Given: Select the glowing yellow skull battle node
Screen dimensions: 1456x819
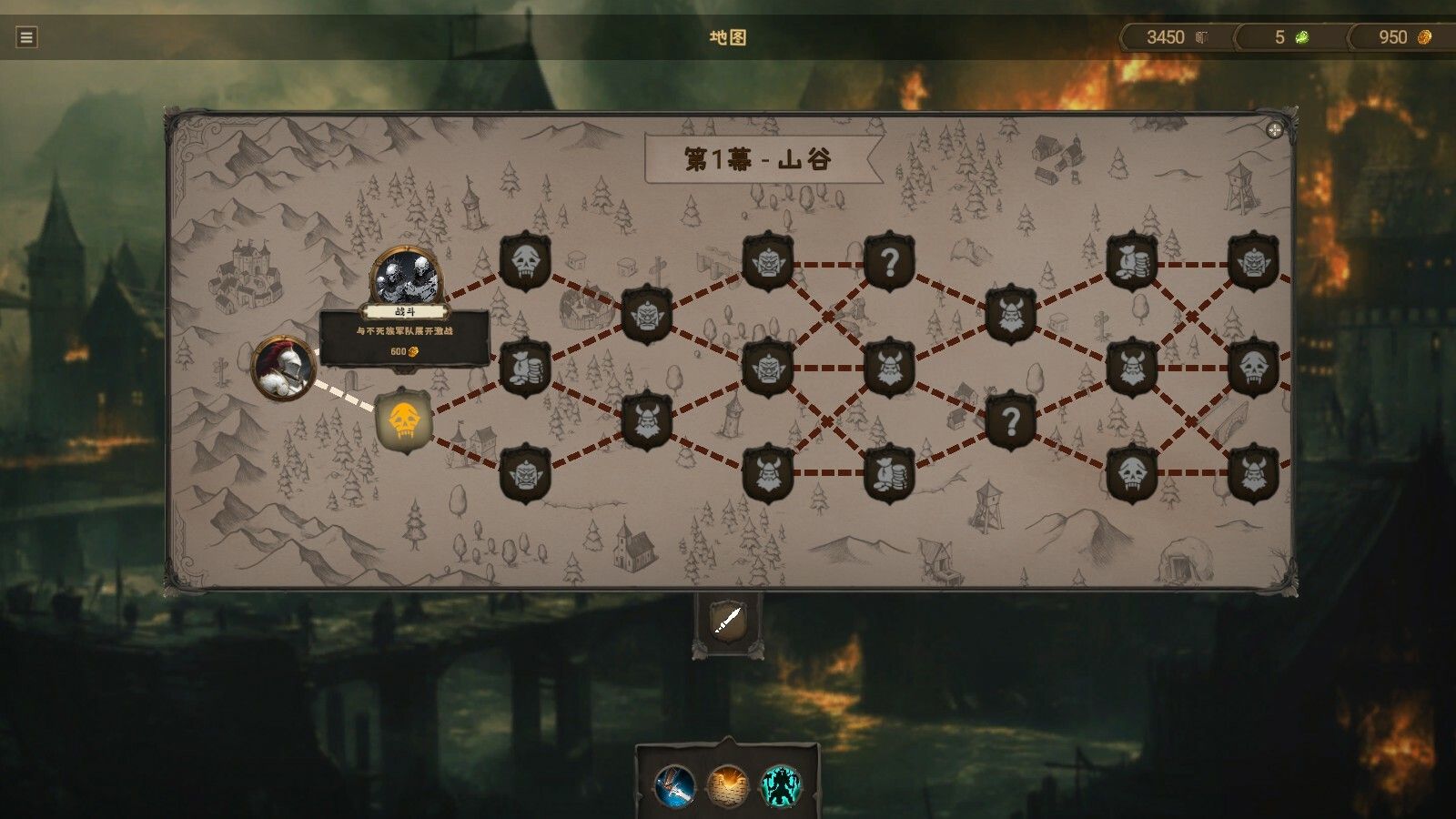Looking at the screenshot, I should tap(403, 421).
